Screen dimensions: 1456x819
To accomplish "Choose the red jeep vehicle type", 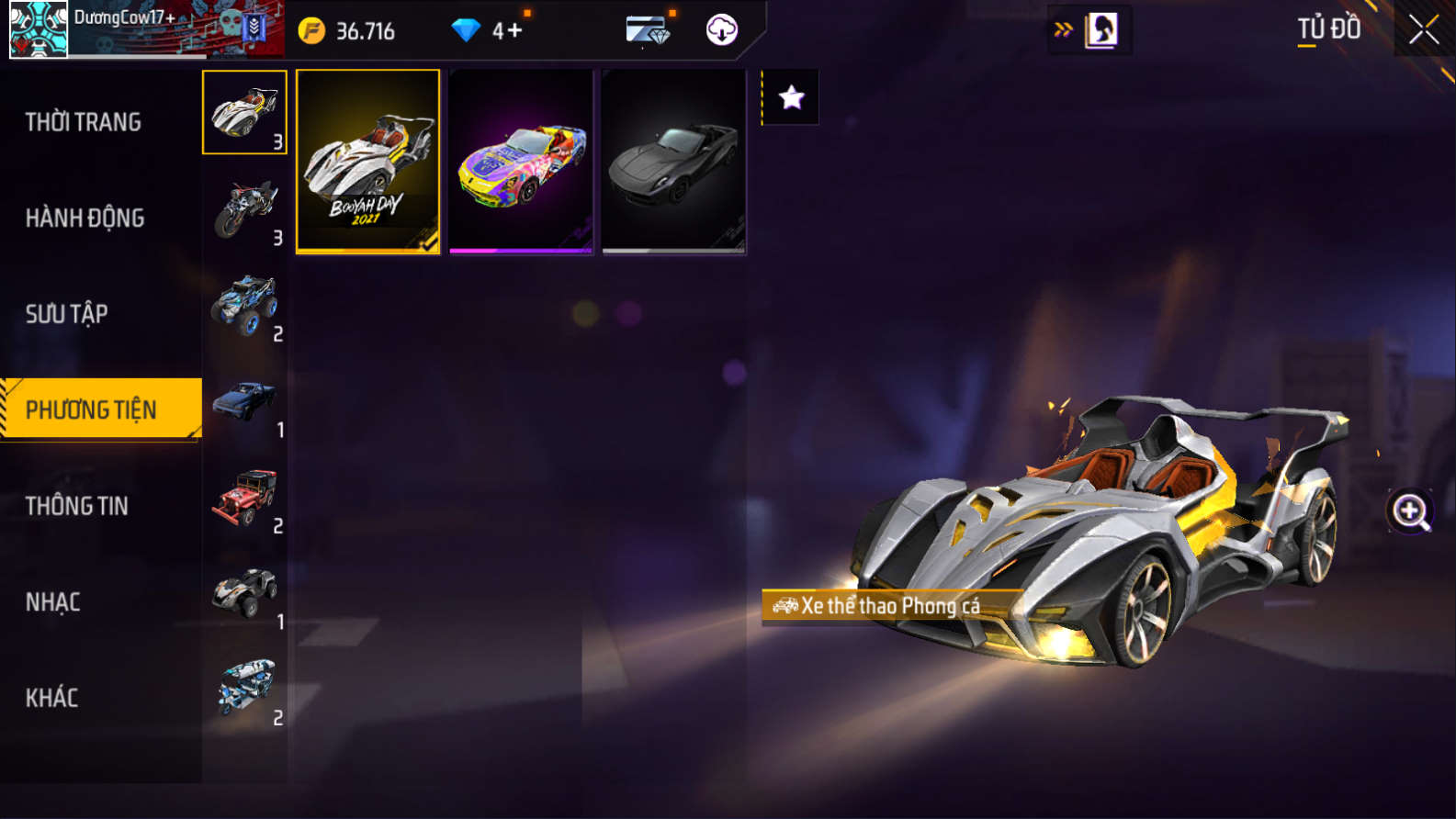I will pos(245,498).
